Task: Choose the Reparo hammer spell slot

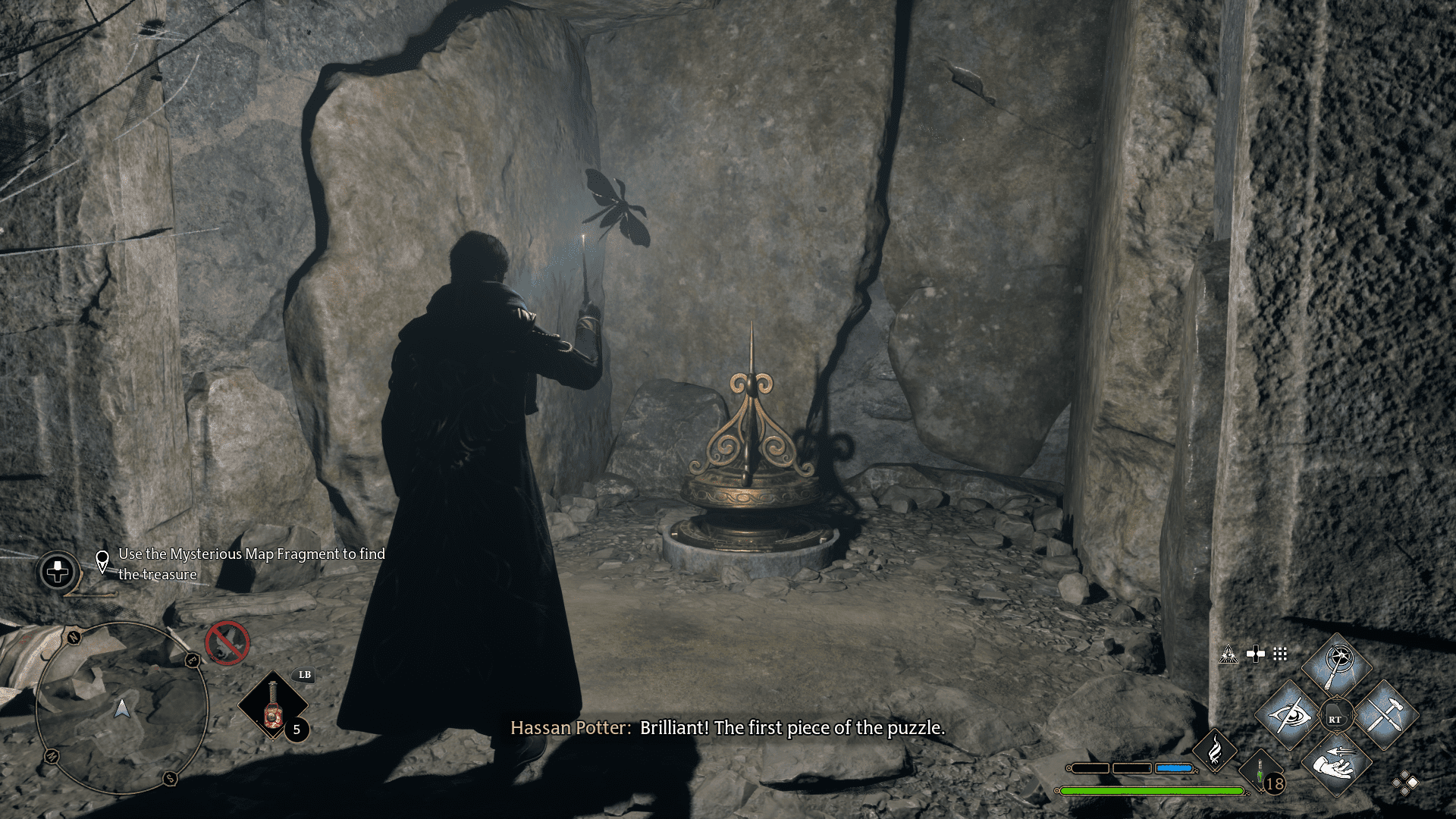Action: coord(1385,715)
